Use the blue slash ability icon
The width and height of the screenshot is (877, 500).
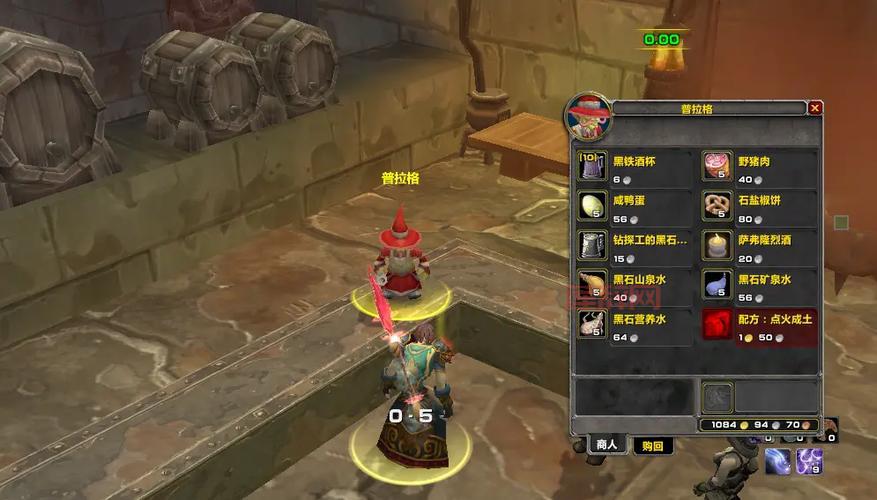[778, 461]
